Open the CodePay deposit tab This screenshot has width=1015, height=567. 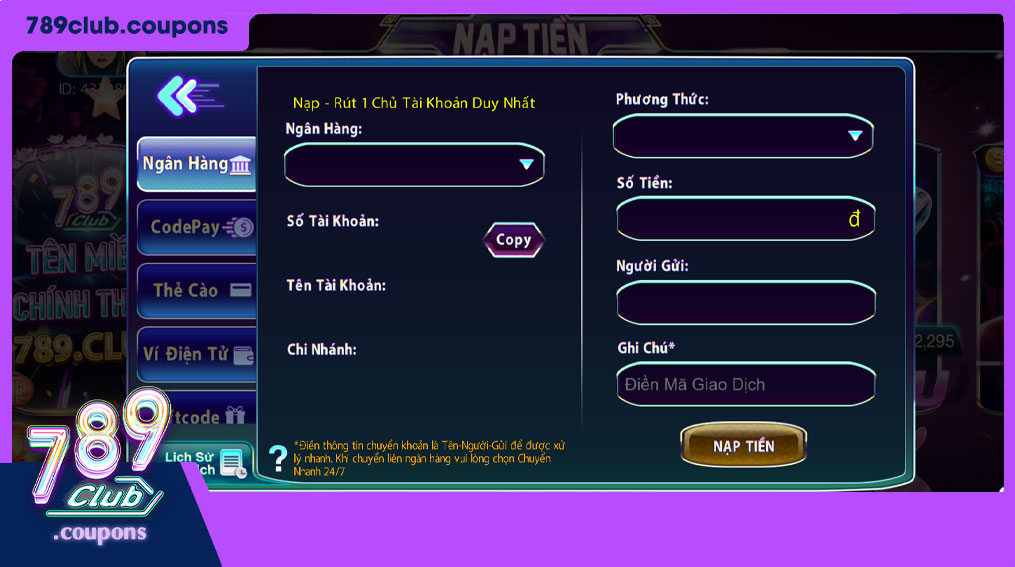click(x=196, y=227)
